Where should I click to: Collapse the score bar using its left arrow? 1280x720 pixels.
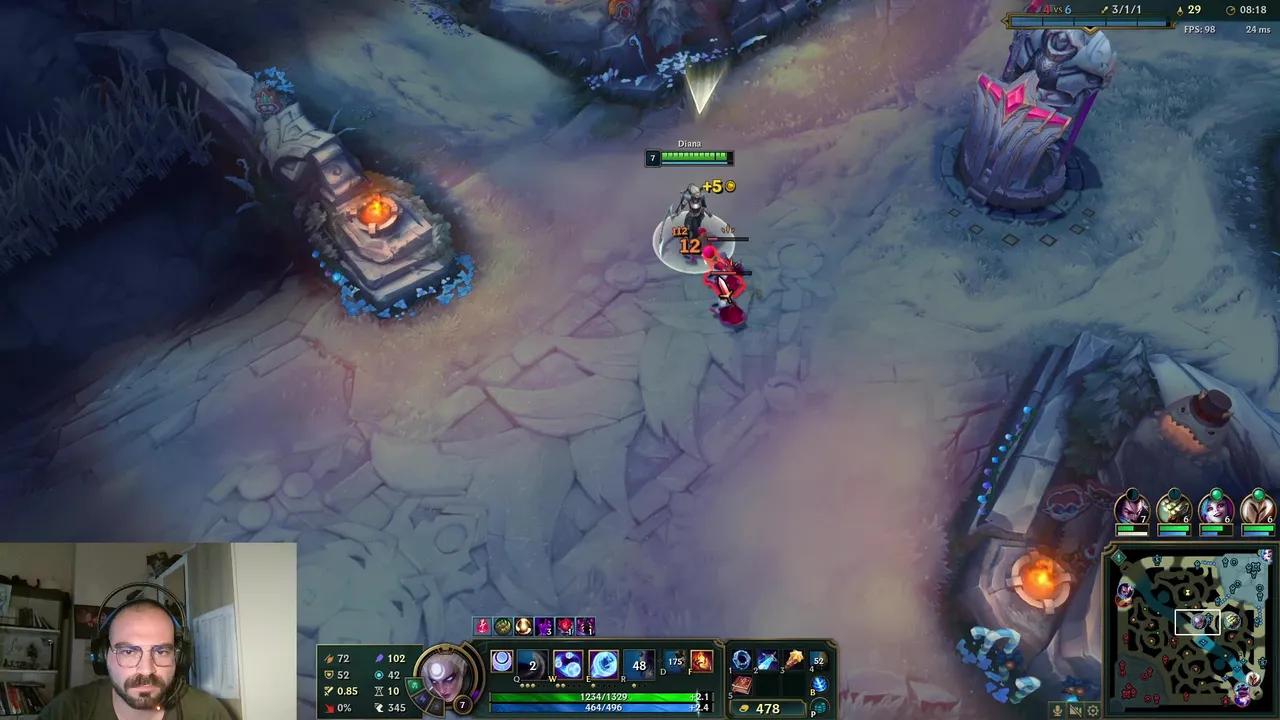(x=1005, y=18)
